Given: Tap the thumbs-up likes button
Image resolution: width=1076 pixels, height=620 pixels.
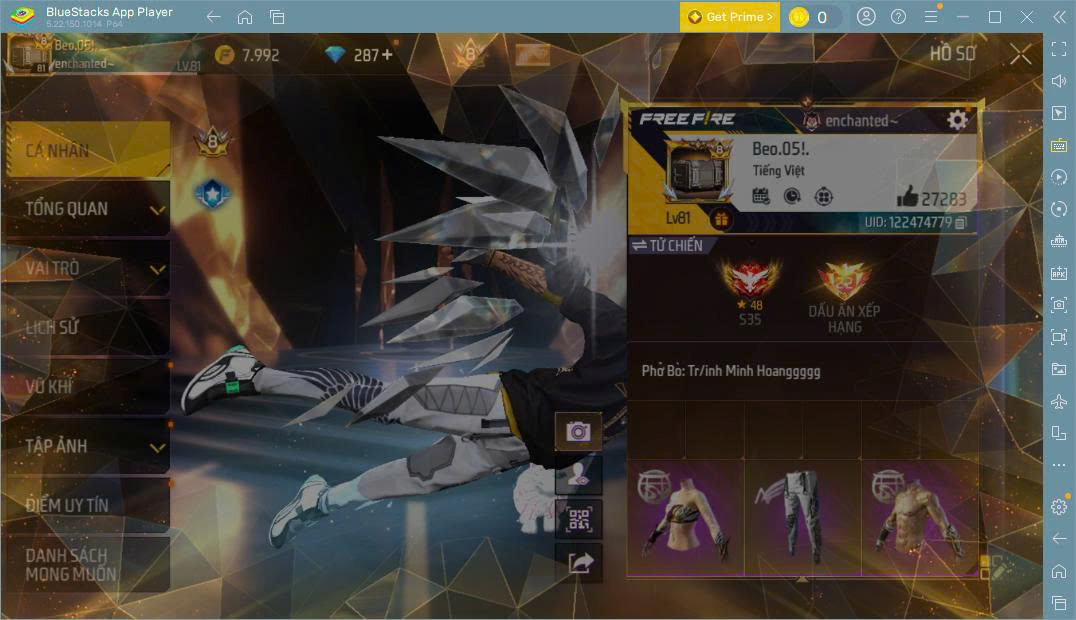Looking at the screenshot, I should [x=907, y=197].
